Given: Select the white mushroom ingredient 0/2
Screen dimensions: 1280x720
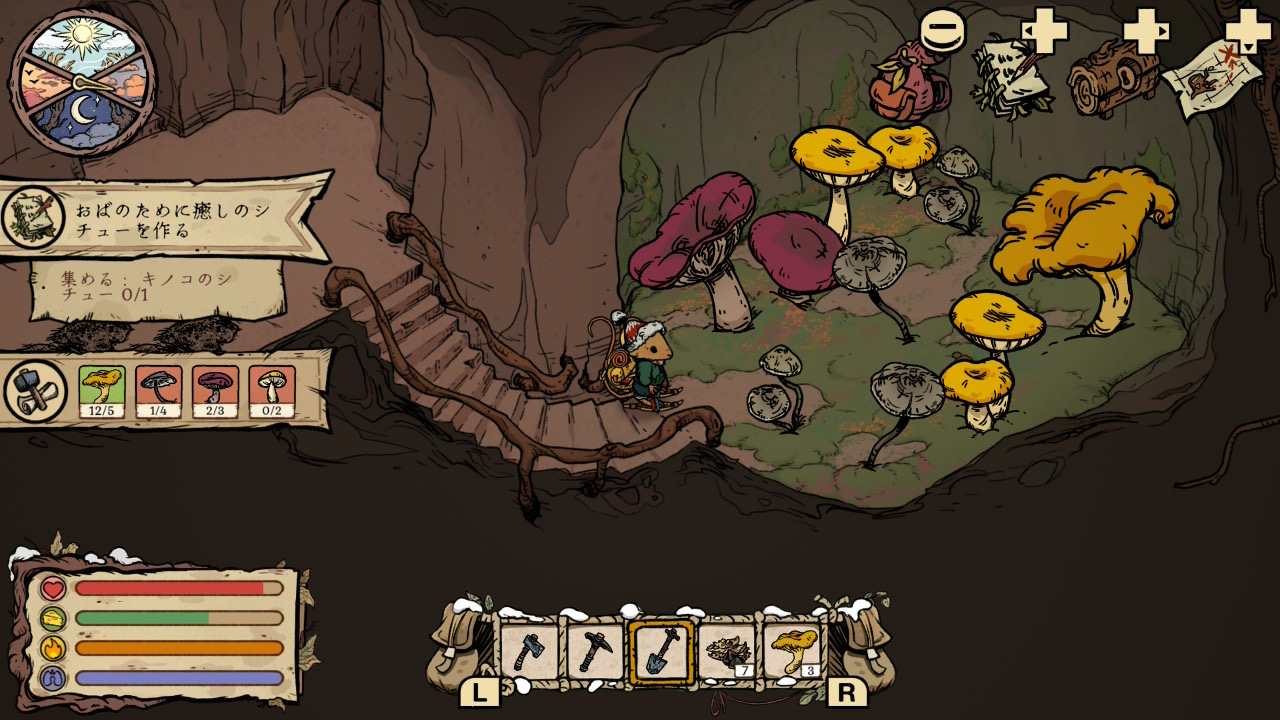Looking at the screenshot, I should click(272, 391).
